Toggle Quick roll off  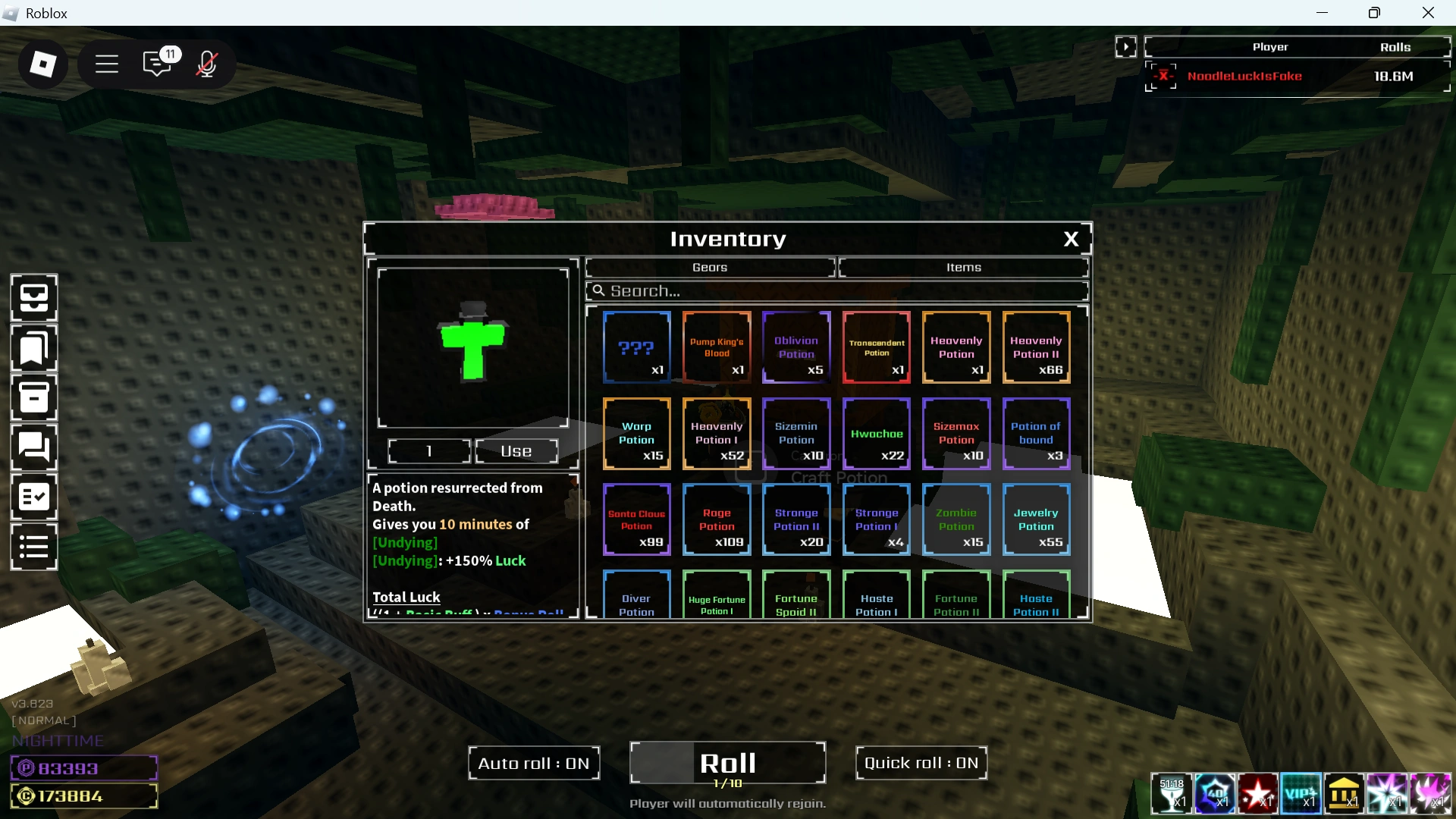tap(921, 763)
